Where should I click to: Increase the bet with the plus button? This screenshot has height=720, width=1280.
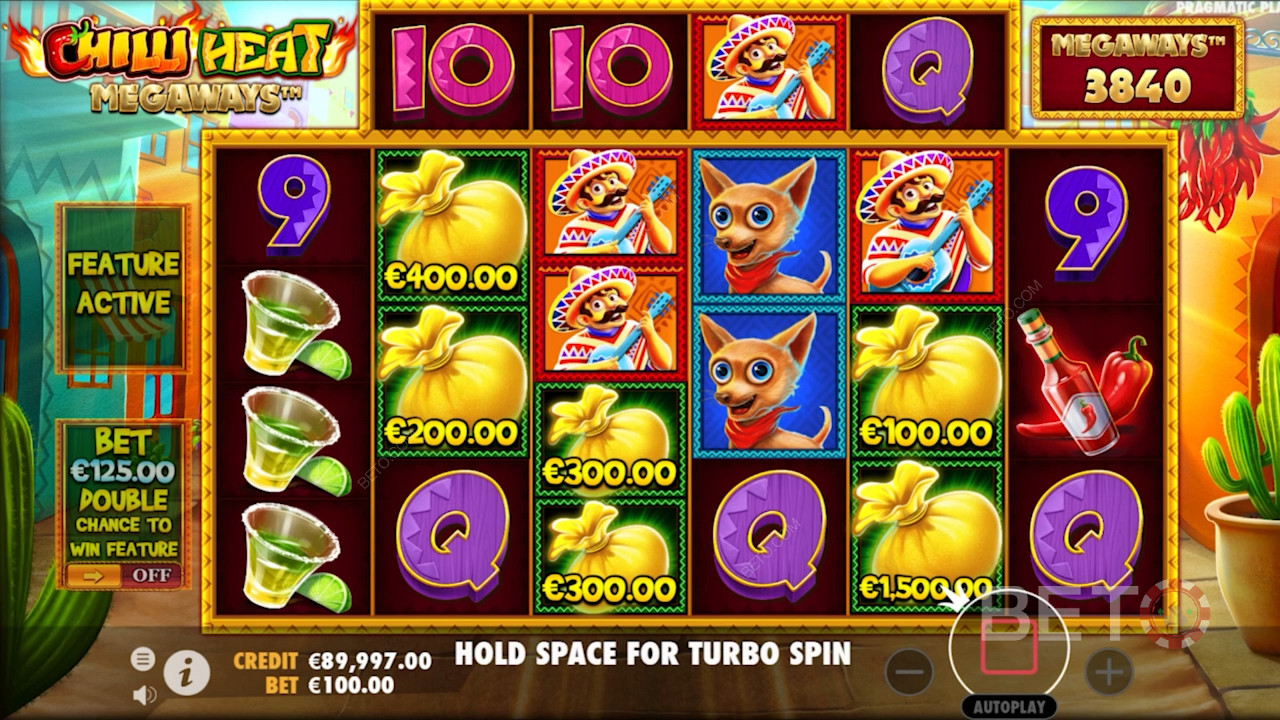(x=1109, y=672)
